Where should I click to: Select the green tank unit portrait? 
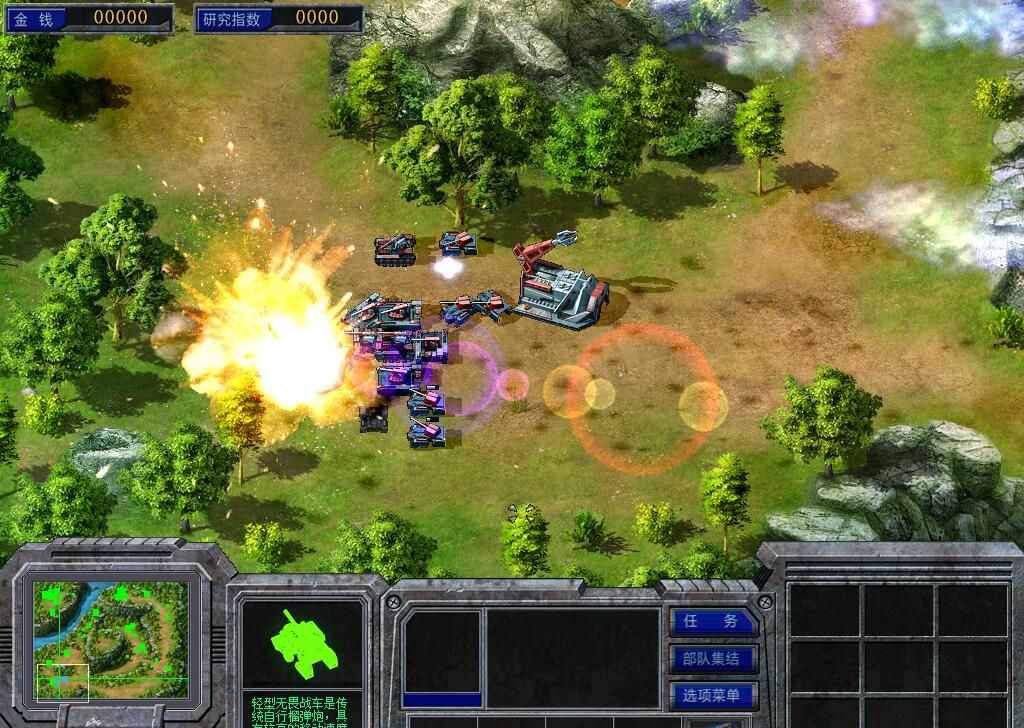301,644
